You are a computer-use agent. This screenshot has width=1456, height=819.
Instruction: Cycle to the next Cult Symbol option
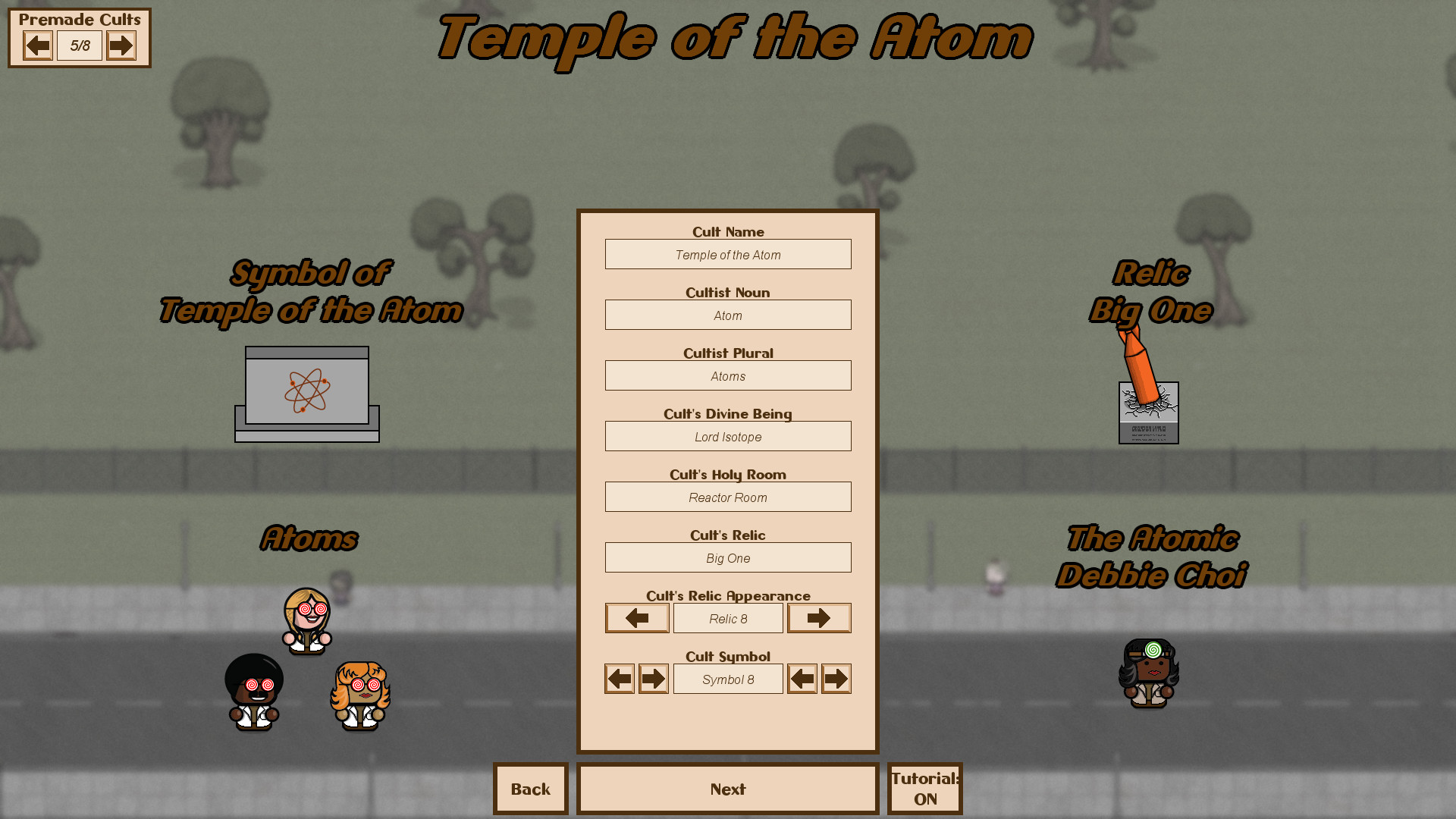pos(653,678)
